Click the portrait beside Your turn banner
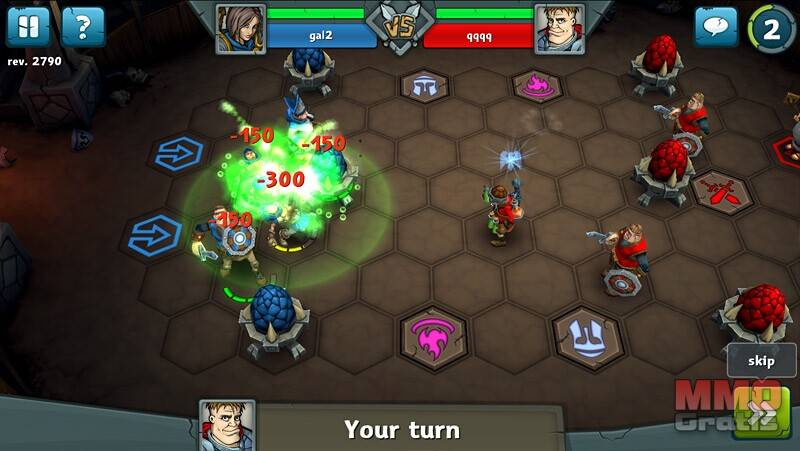Image resolution: width=800 pixels, height=451 pixels. (x=226, y=424)
